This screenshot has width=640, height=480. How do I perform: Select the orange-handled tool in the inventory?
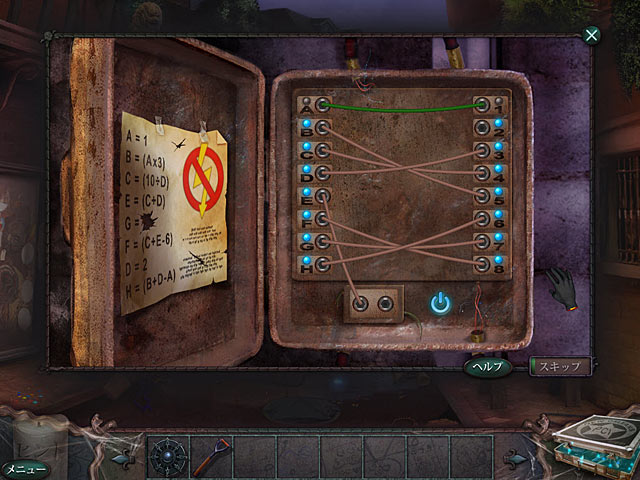[x=211, y=453]
